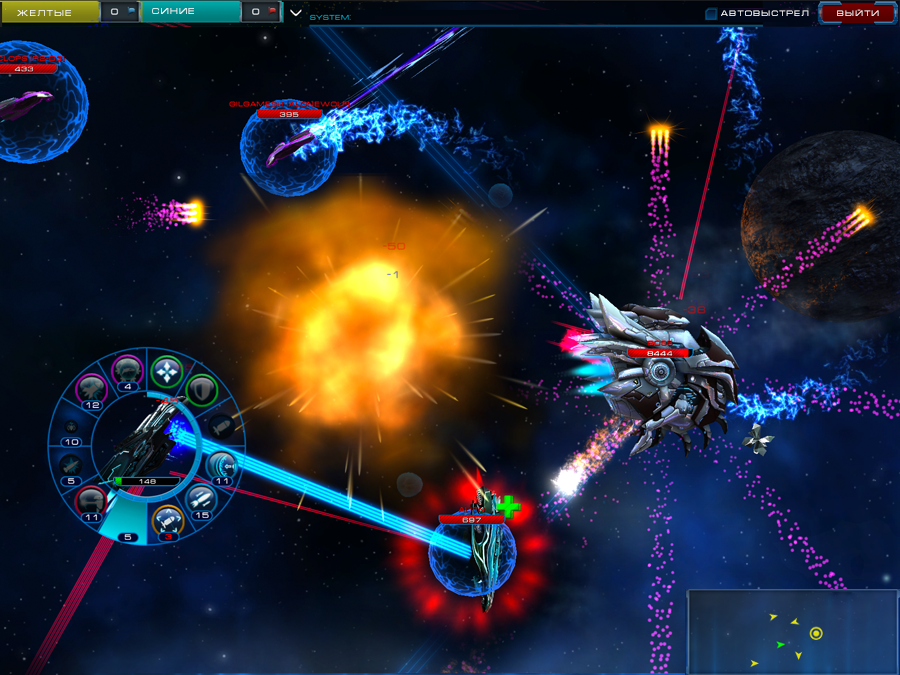Image resolution: width=900 pixels, height=675 pixels.
Task: Select the purple-ringed ability with 4 charges
Action: [x=127, y=371]
